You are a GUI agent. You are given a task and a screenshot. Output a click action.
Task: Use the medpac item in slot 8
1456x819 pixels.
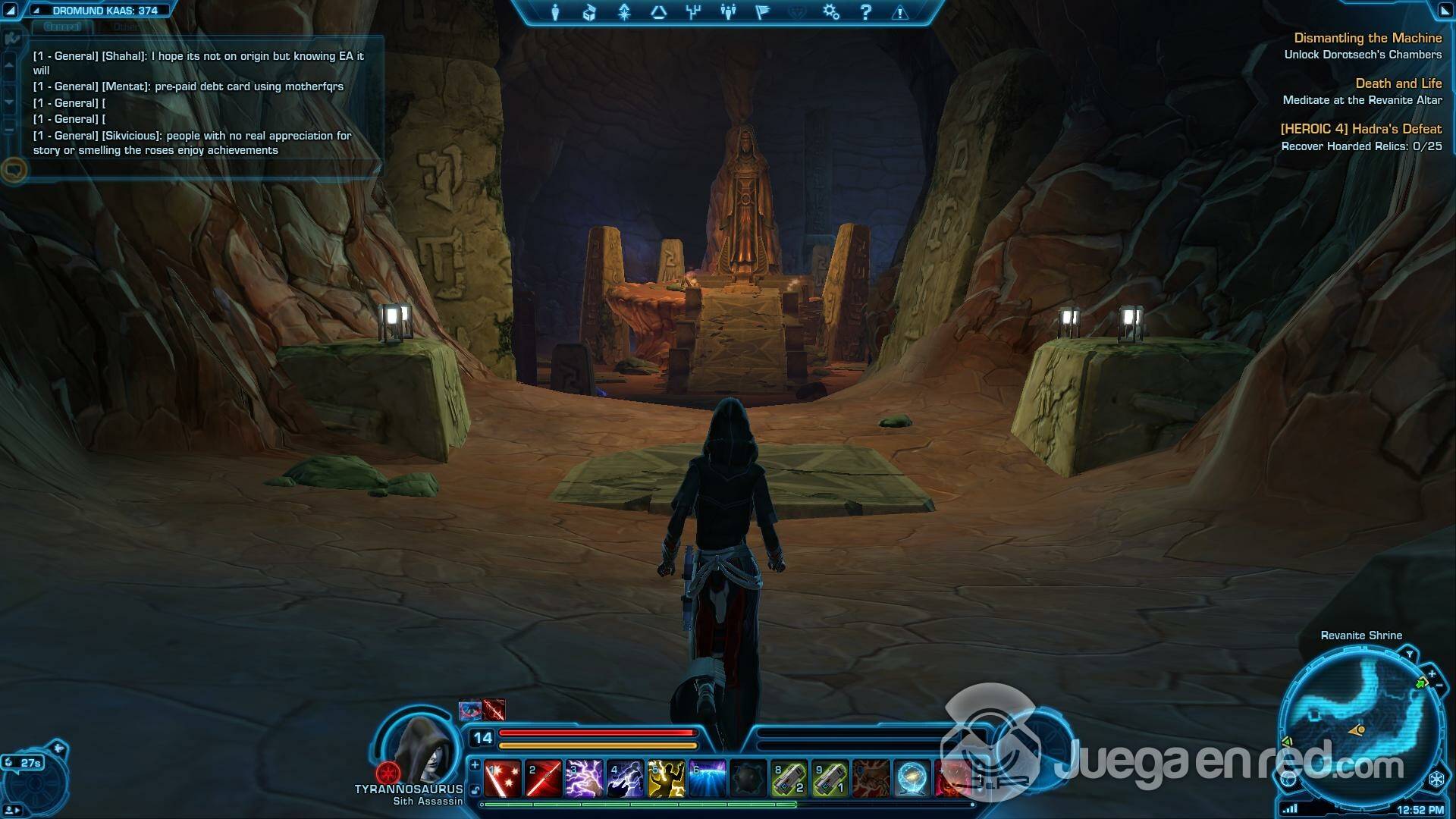[789, 779]
